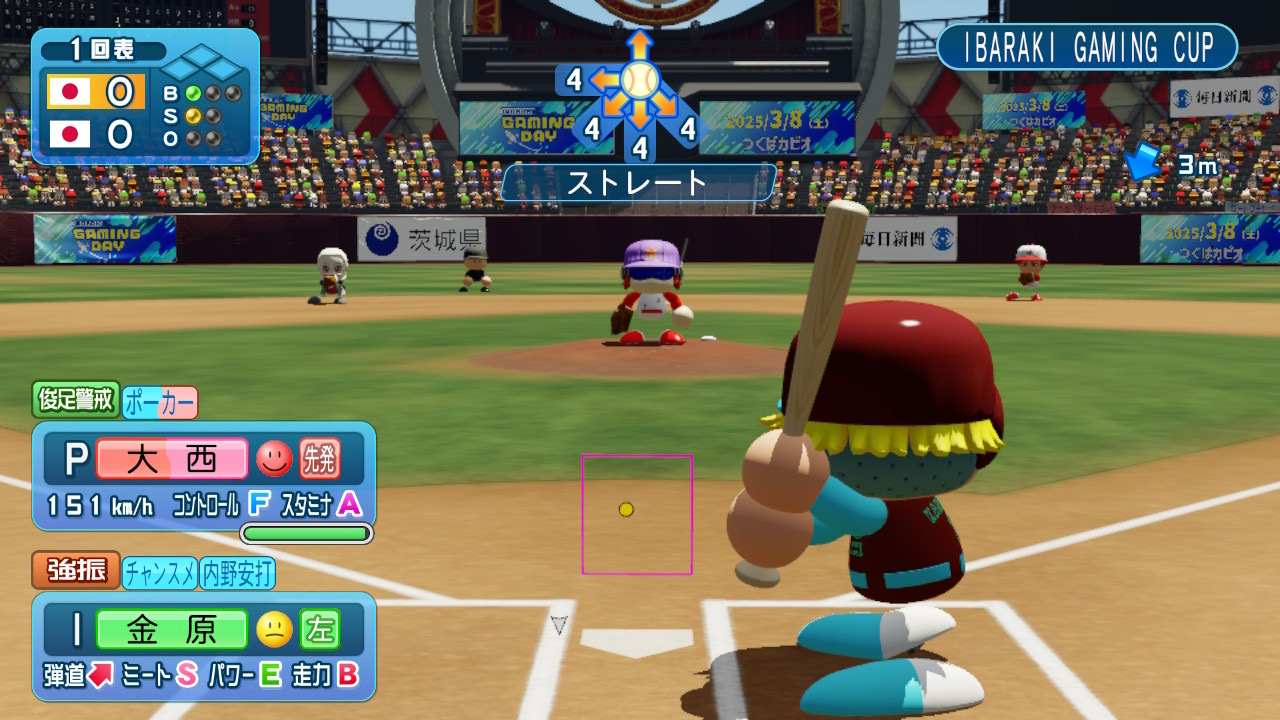Select the pitcher name plate 大西
The height and width of the screenshot is (720, 1280).
172,459
